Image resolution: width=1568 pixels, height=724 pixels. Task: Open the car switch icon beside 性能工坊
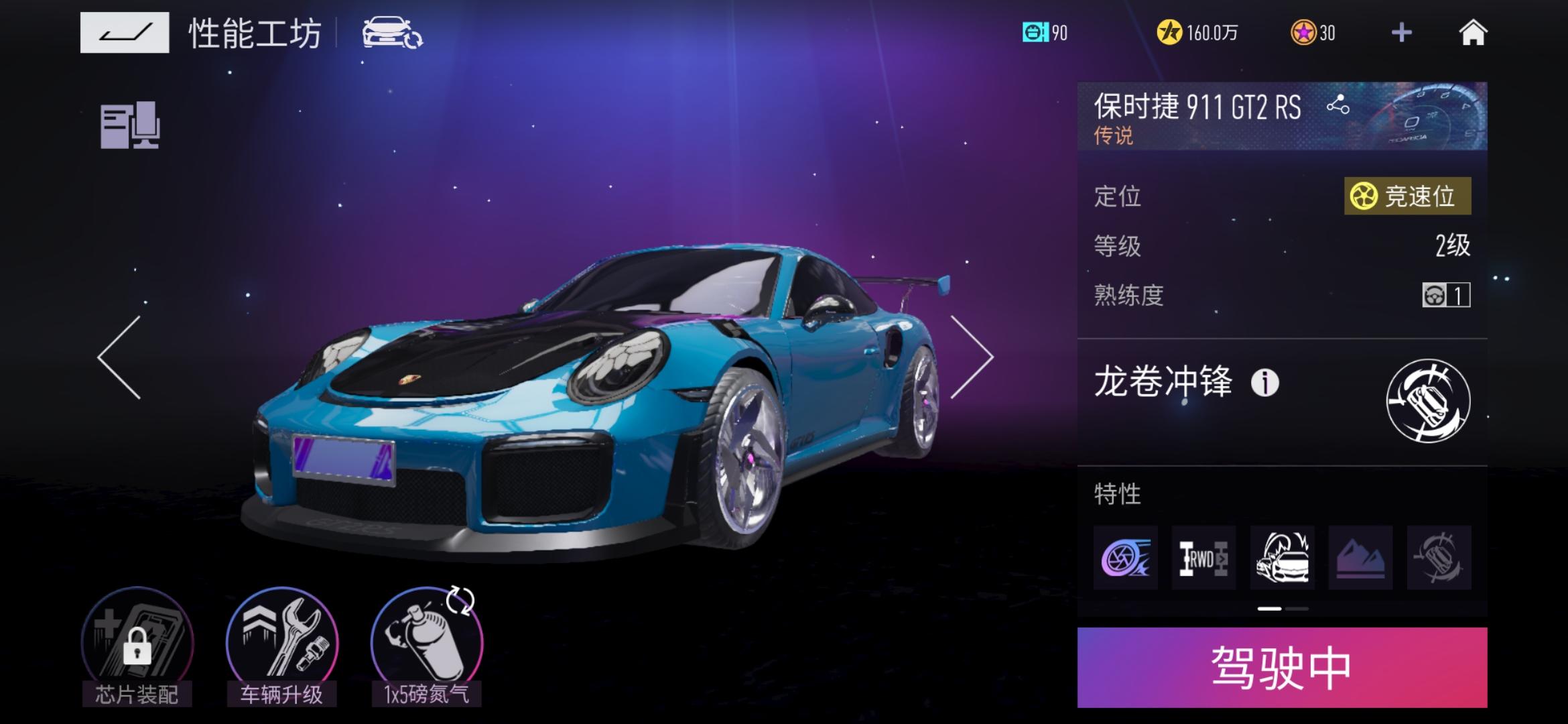click(x=392, y=32)
